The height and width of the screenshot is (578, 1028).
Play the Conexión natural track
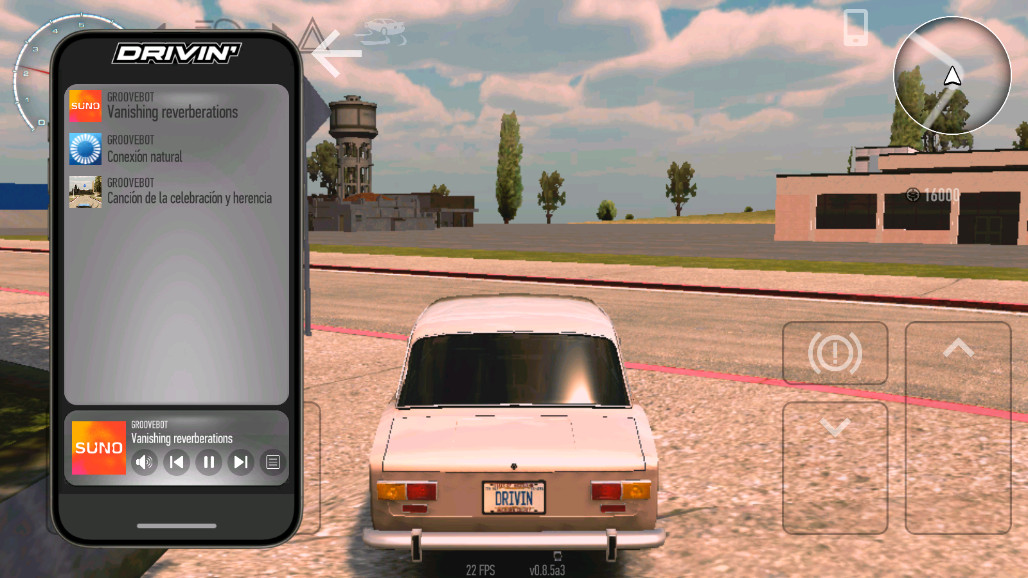pos(175,150)
